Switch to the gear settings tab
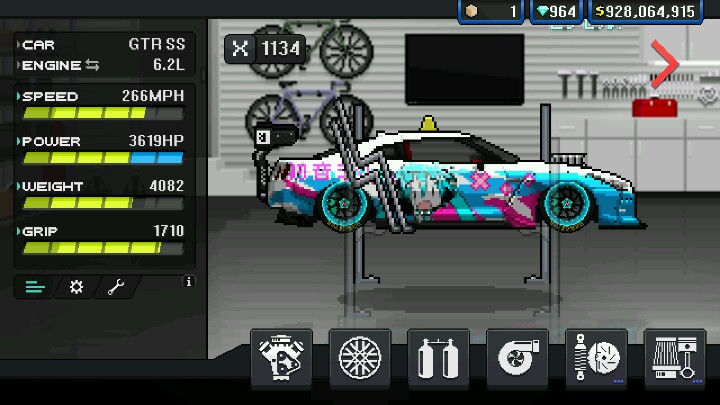 point(76,288)
